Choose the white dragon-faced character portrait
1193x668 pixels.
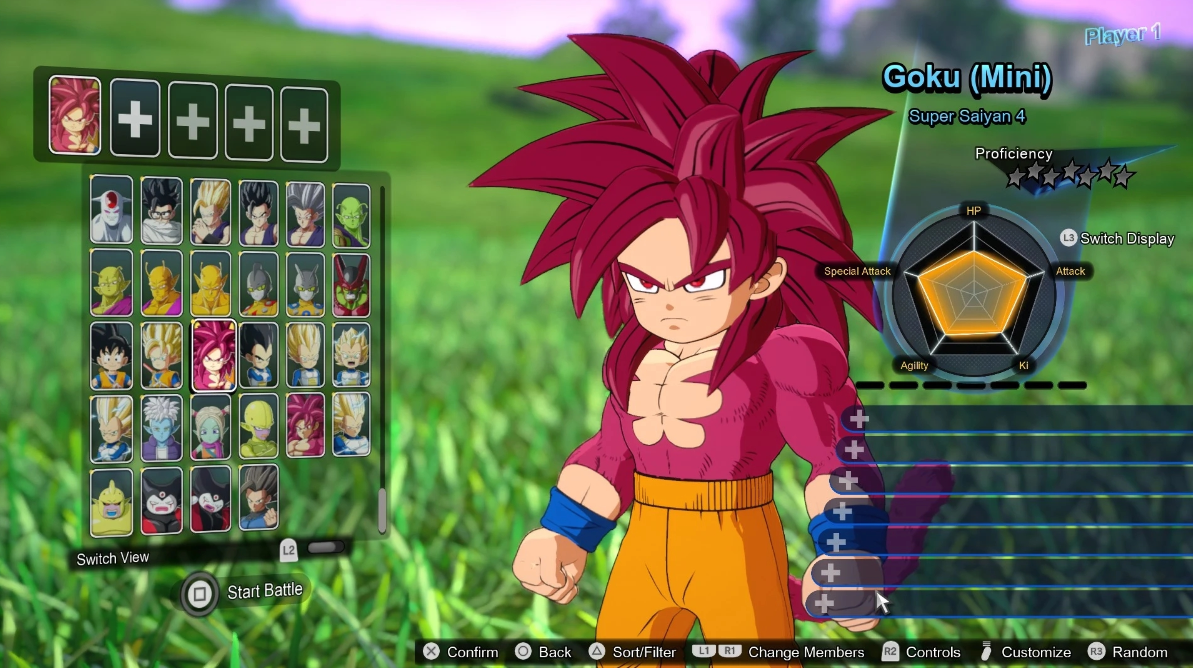click(111, 211)
